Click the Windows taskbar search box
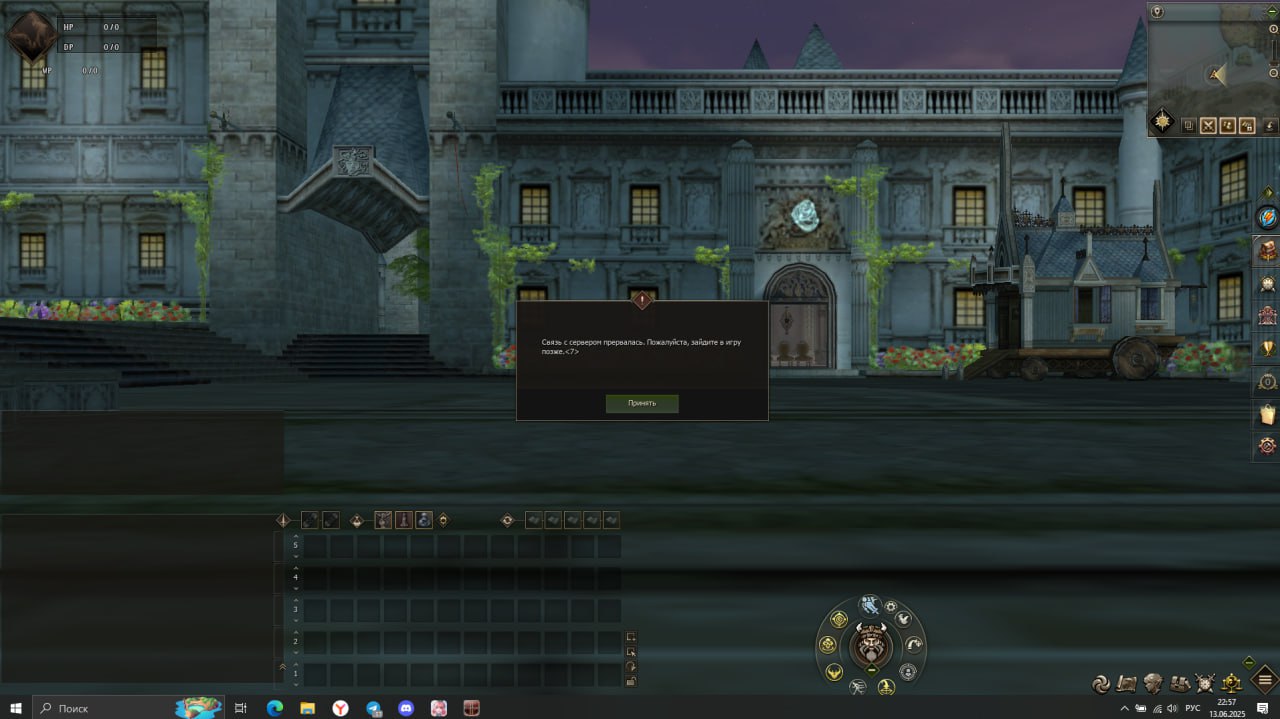This screenshot has height=719, width=1280. tap(100, 708)
